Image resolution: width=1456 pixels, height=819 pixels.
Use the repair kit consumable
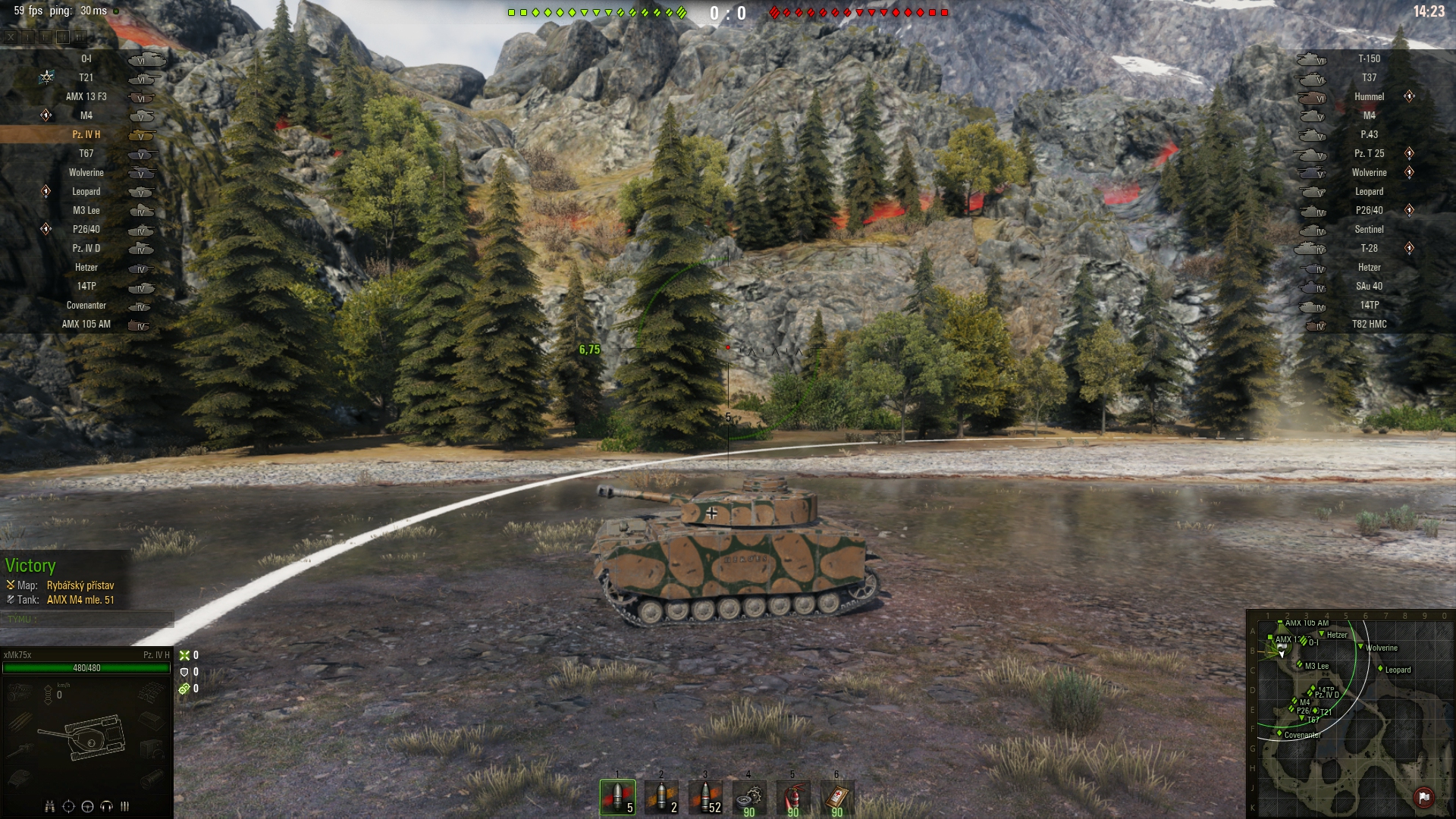(x=748, y=797)
